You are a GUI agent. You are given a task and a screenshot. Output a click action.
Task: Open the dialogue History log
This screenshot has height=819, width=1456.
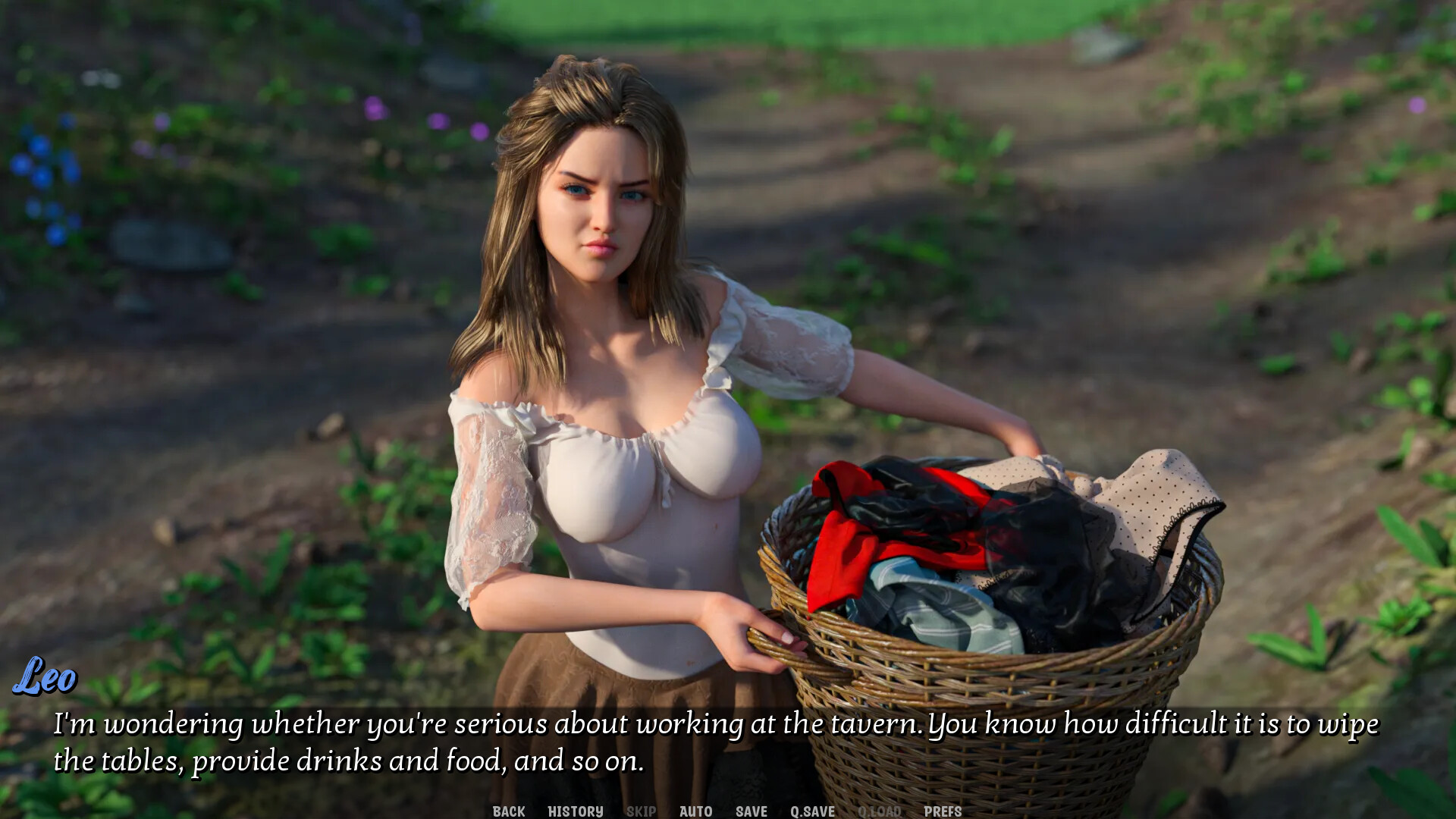[576, 811]
